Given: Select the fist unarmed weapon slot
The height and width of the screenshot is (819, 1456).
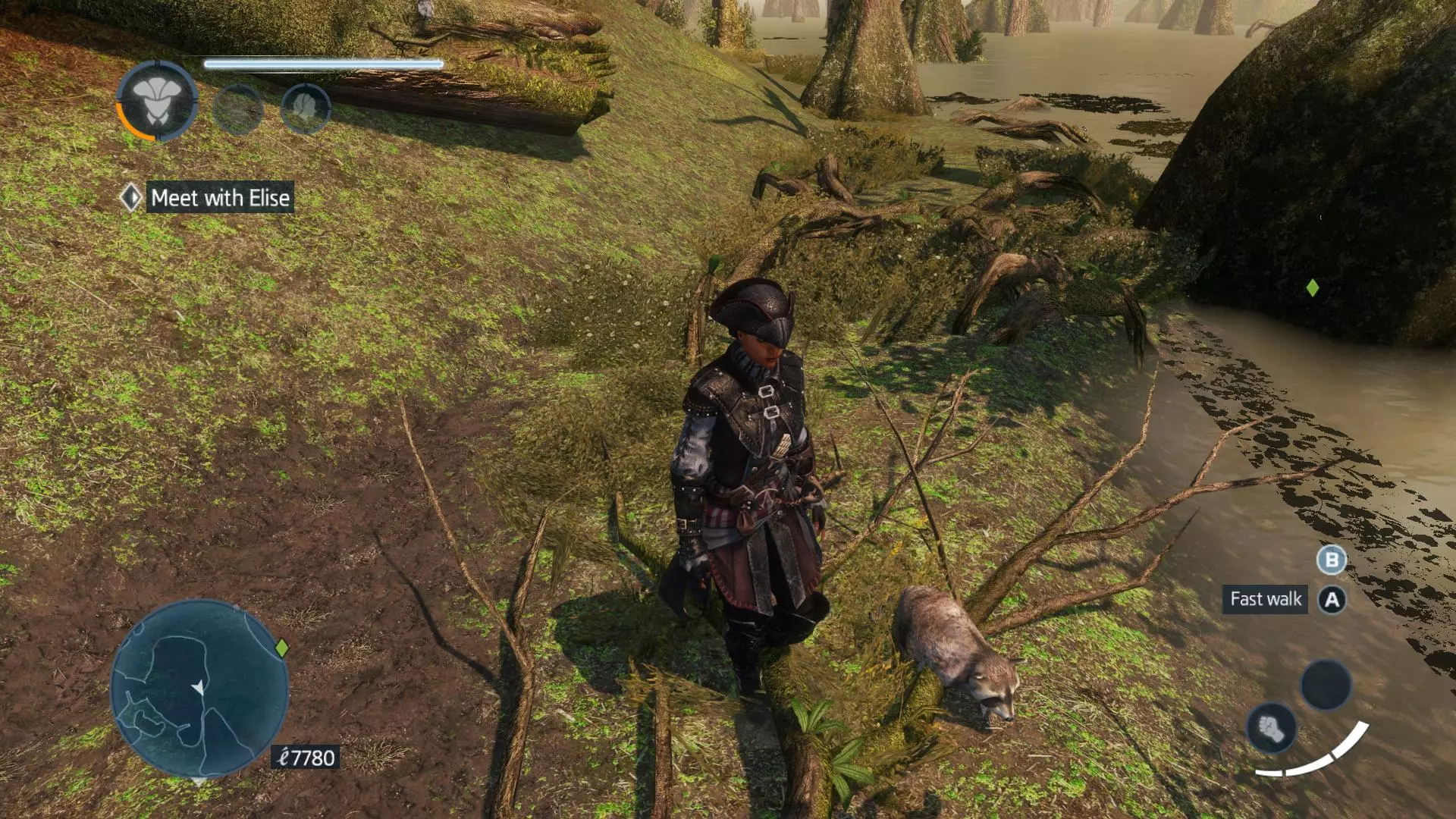Looking at the screenshot, I should pos(1272,728).
